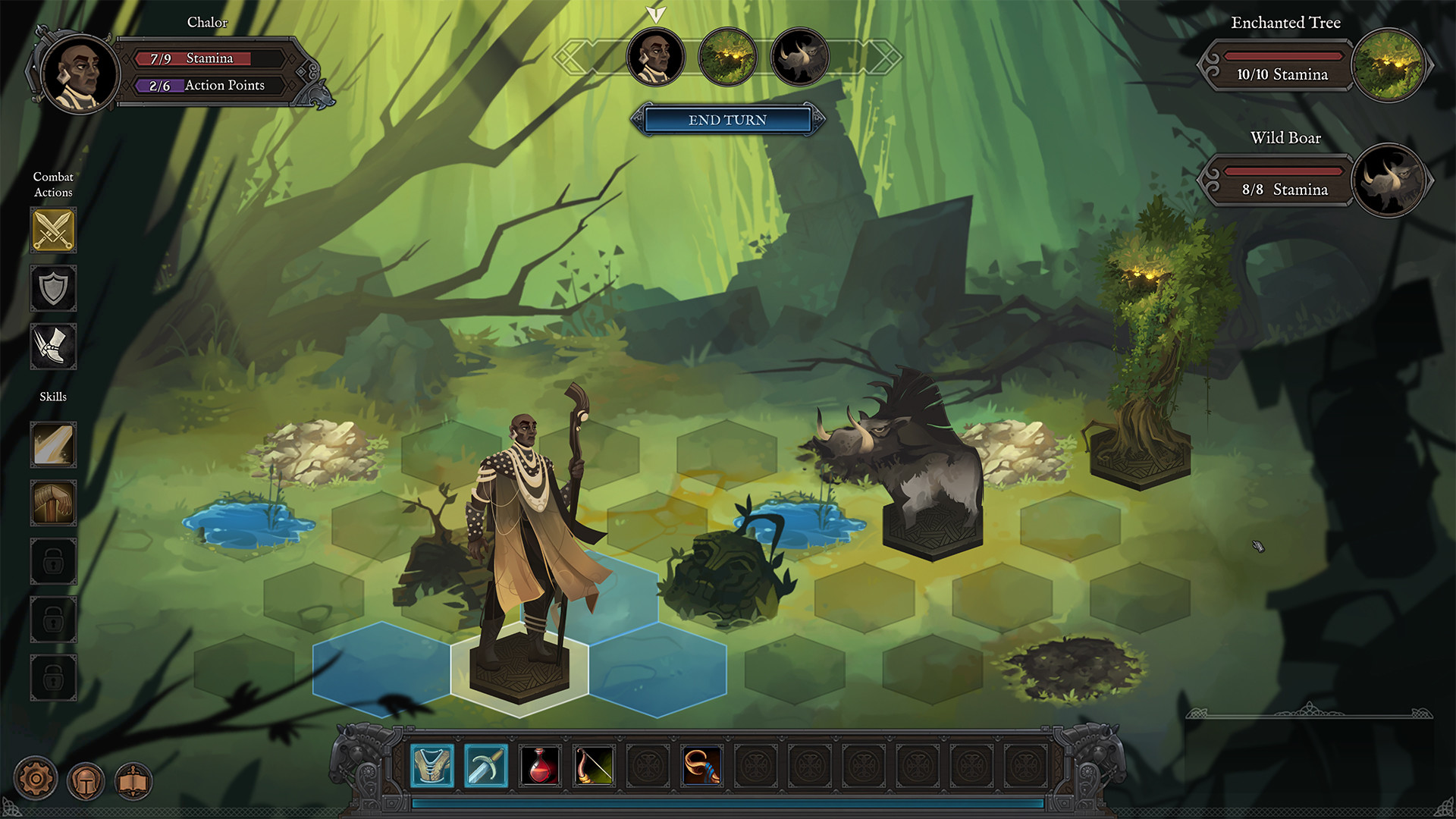Click the END TURN button
The image size is (1456, 819).
point(727,120)
